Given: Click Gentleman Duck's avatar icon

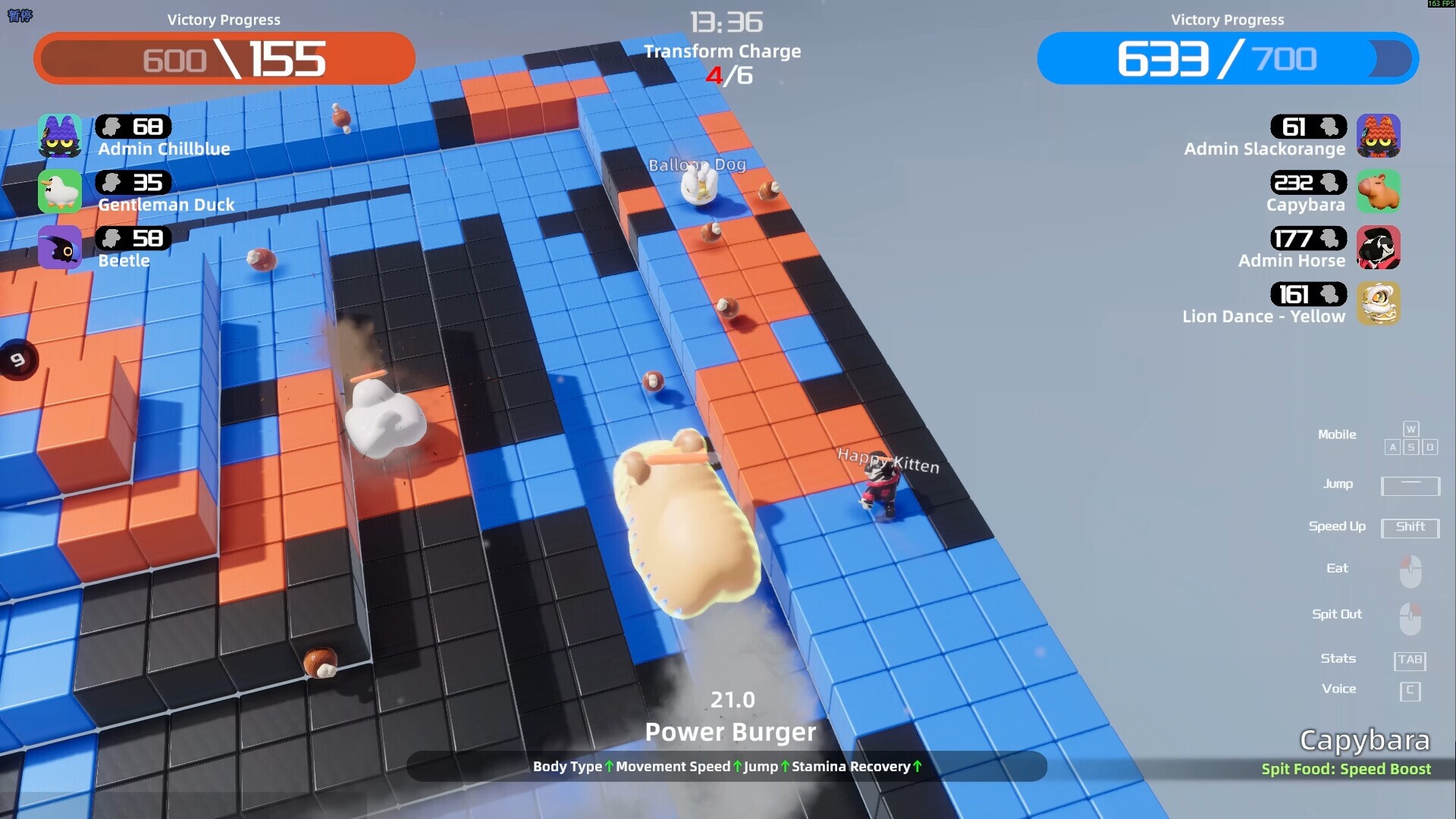Looking at the screenshot, I should [60, 192].
